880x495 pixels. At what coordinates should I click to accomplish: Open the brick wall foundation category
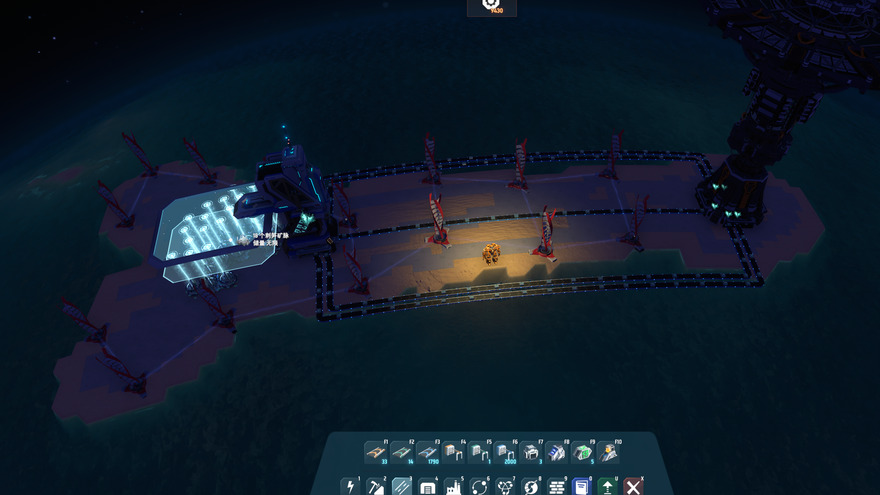click(557, 486)
